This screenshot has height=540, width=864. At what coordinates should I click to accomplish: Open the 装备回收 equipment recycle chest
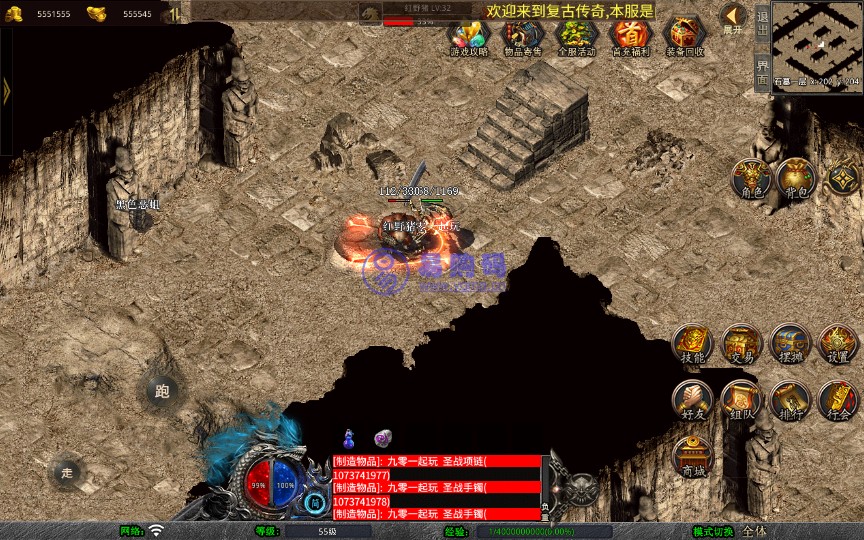(685, 36)
